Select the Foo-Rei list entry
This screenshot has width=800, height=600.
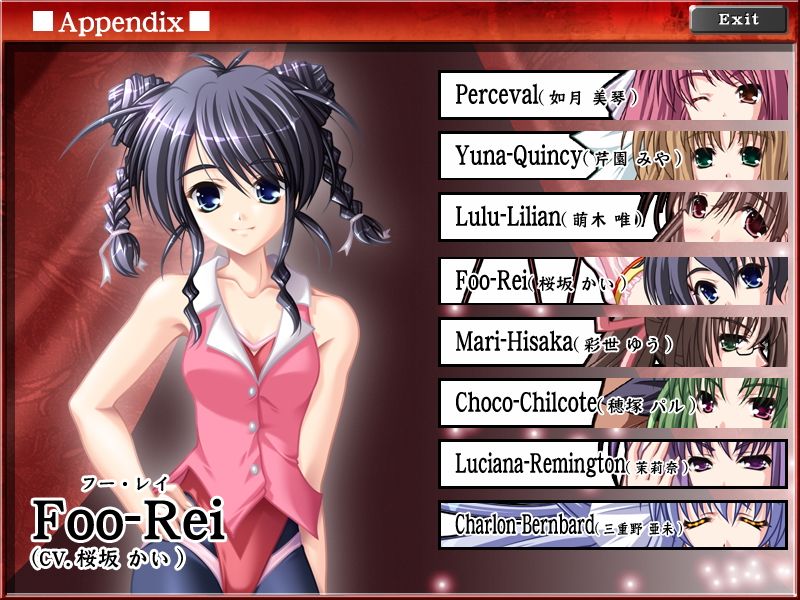pos(612,280)
